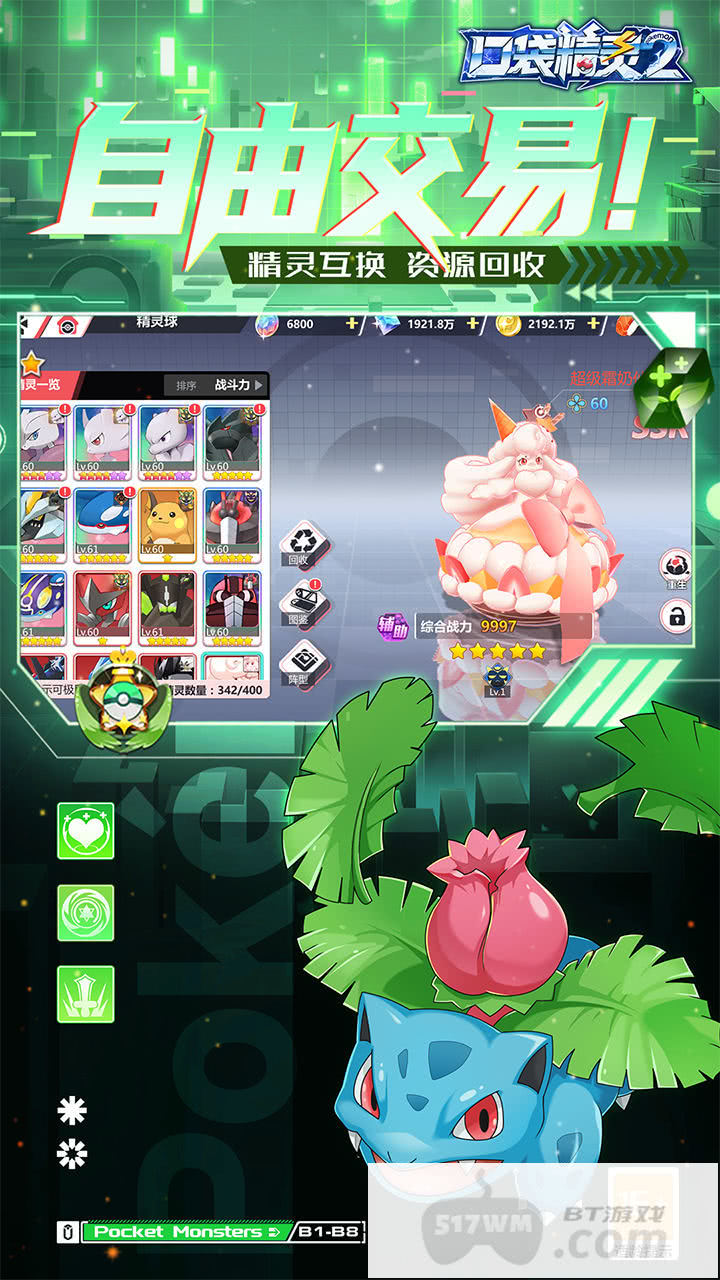The height and width of the screenshot is (1280, 720).
Task: Tap the 辅助 support role badge
Action: pyautogui.click(x=391, y=625)
